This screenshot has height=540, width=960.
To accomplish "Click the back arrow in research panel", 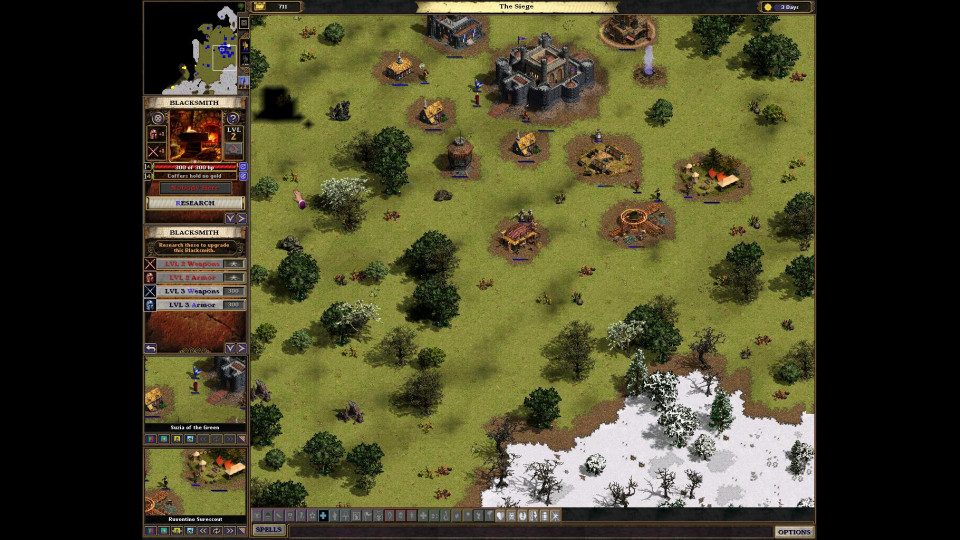I will 150,348.
